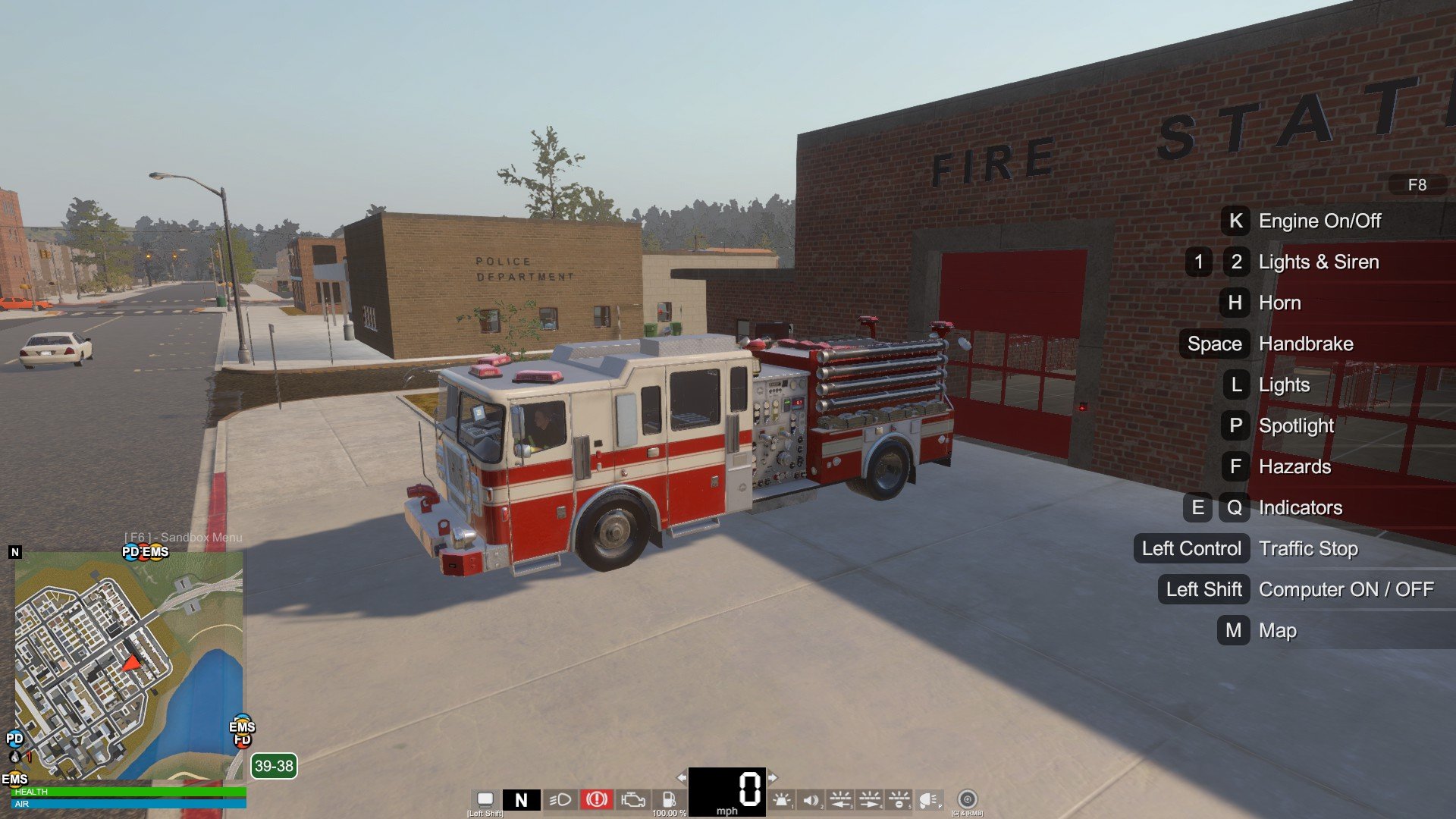1456x819 pixels.
Task: Enable the left-arrow traffic advisor lights
Action: pos(840,799)
